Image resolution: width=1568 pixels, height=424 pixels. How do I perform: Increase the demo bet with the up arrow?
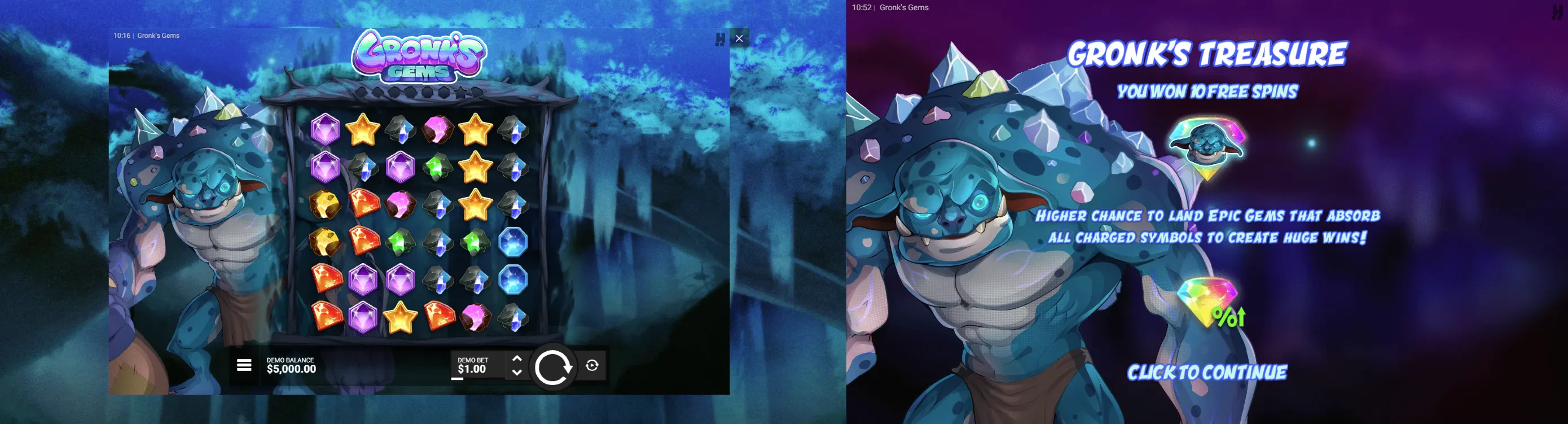(x=517, y=358)
